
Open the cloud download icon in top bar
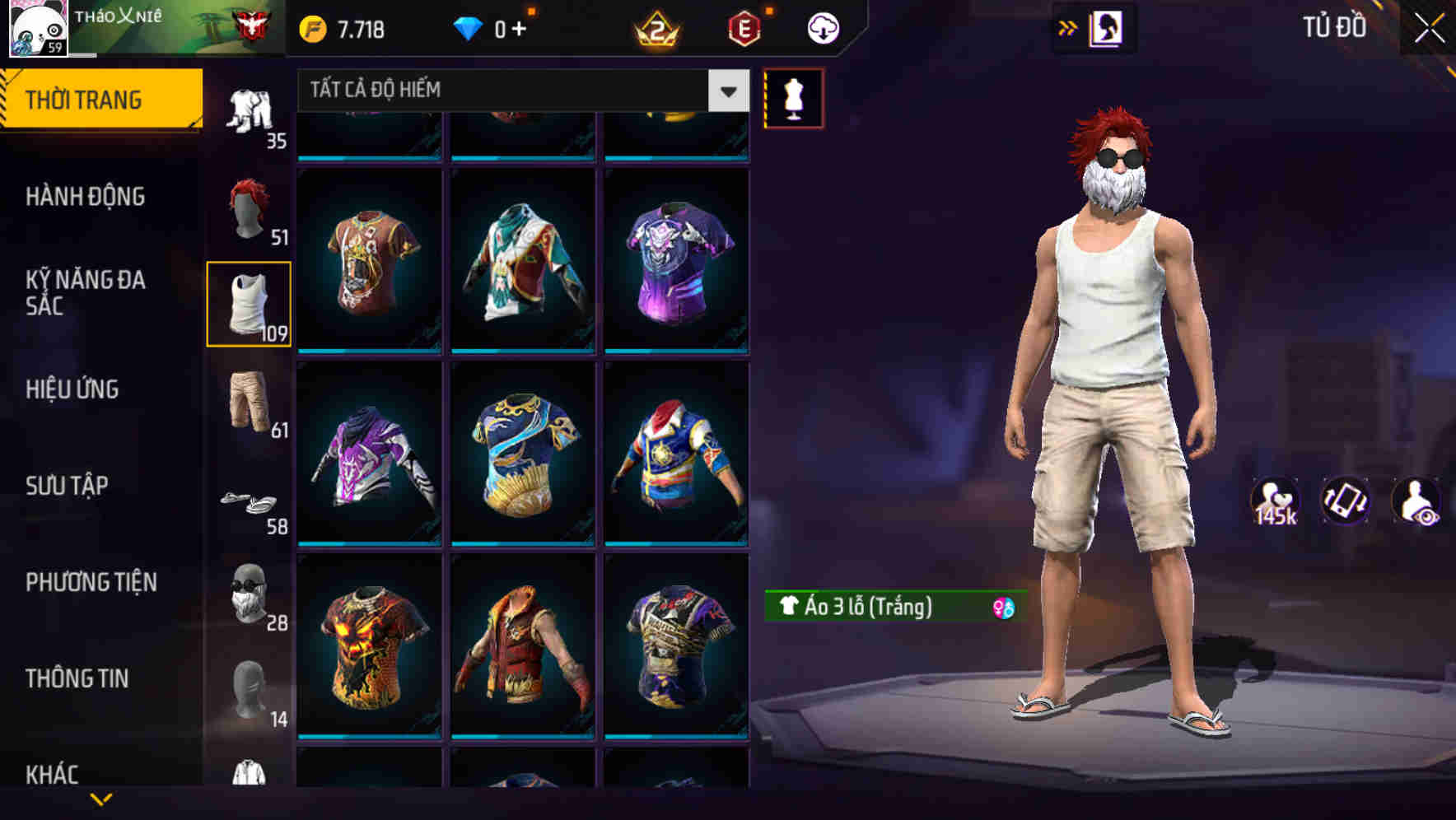pos(822,26)
